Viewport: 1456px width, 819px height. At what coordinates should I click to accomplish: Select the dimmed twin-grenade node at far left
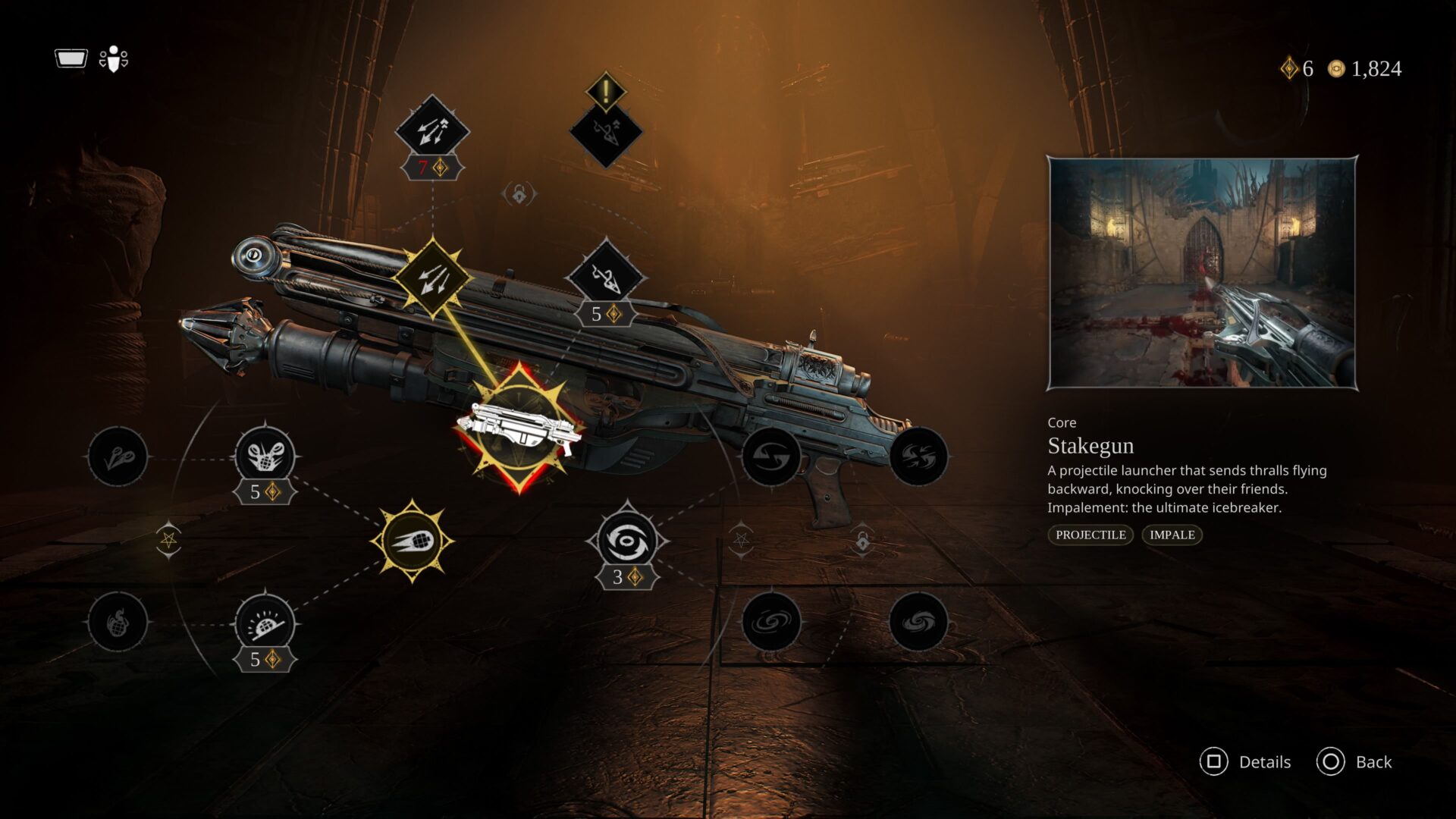(x=118, y=457)
